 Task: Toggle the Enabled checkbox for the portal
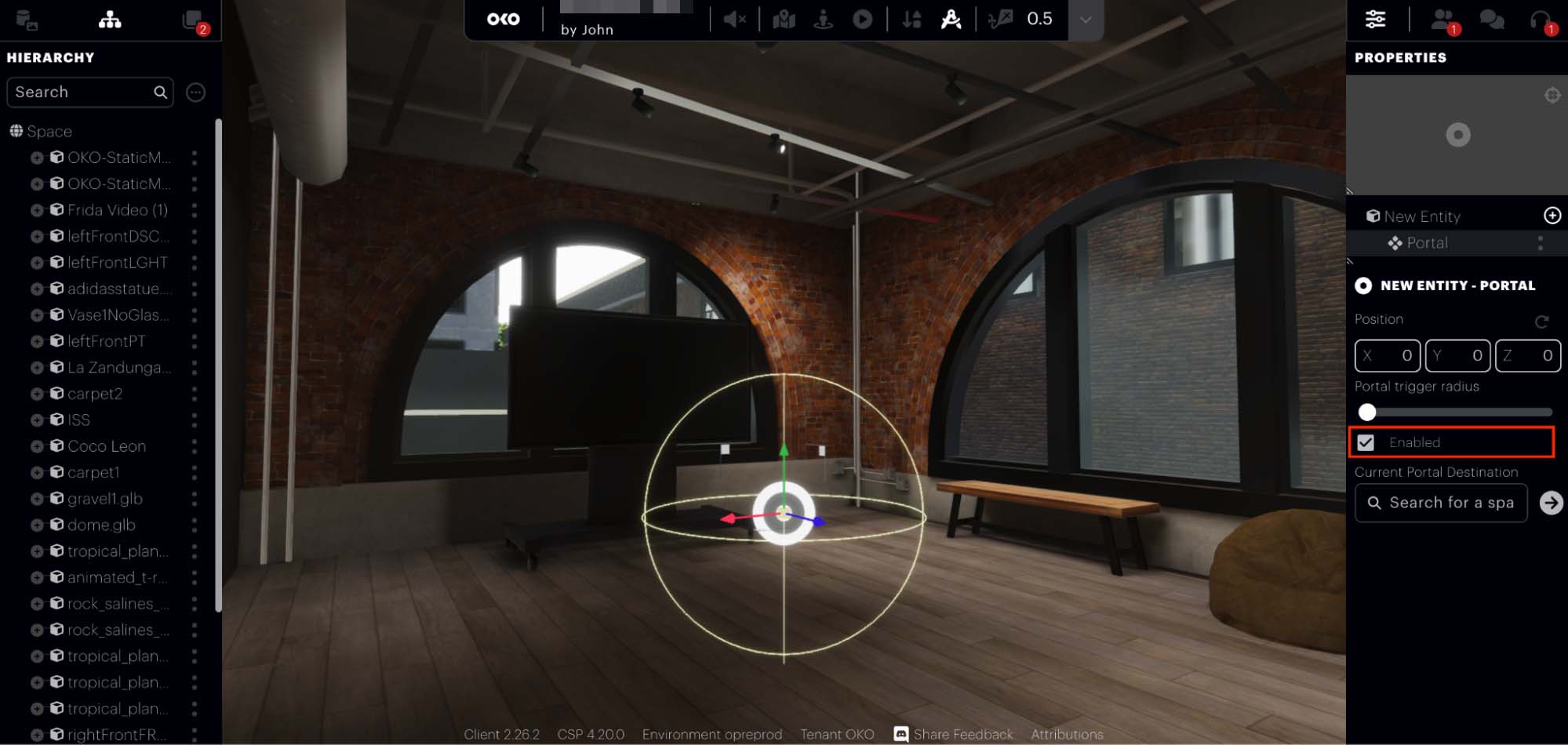pos(1366,442)
